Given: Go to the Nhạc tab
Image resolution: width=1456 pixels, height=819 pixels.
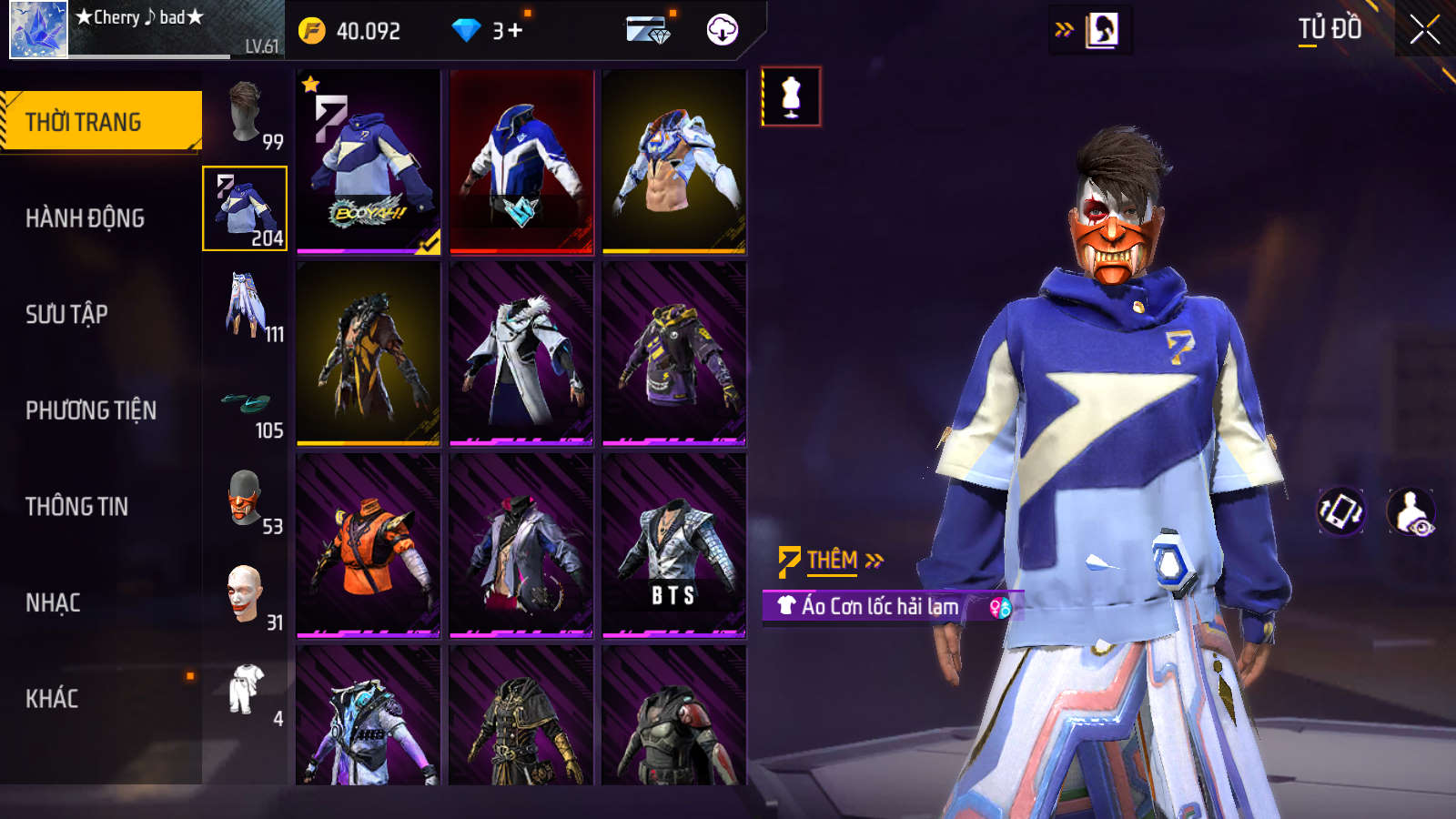Looking at the screenshot, I should 53,603.
